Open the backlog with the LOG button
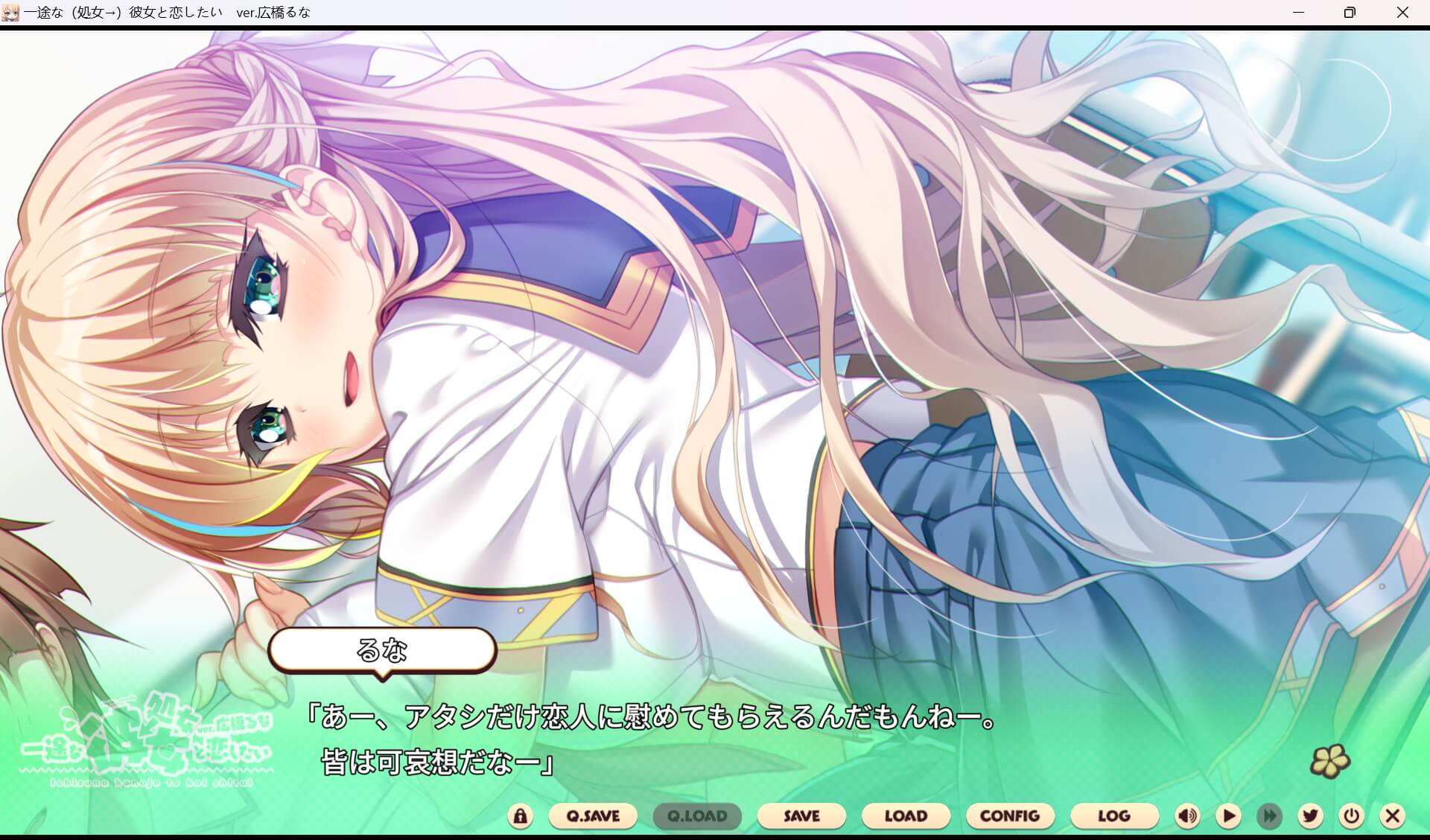Image resolution: width=1430 pixels, height=840 pixels. pos(1114,816)
